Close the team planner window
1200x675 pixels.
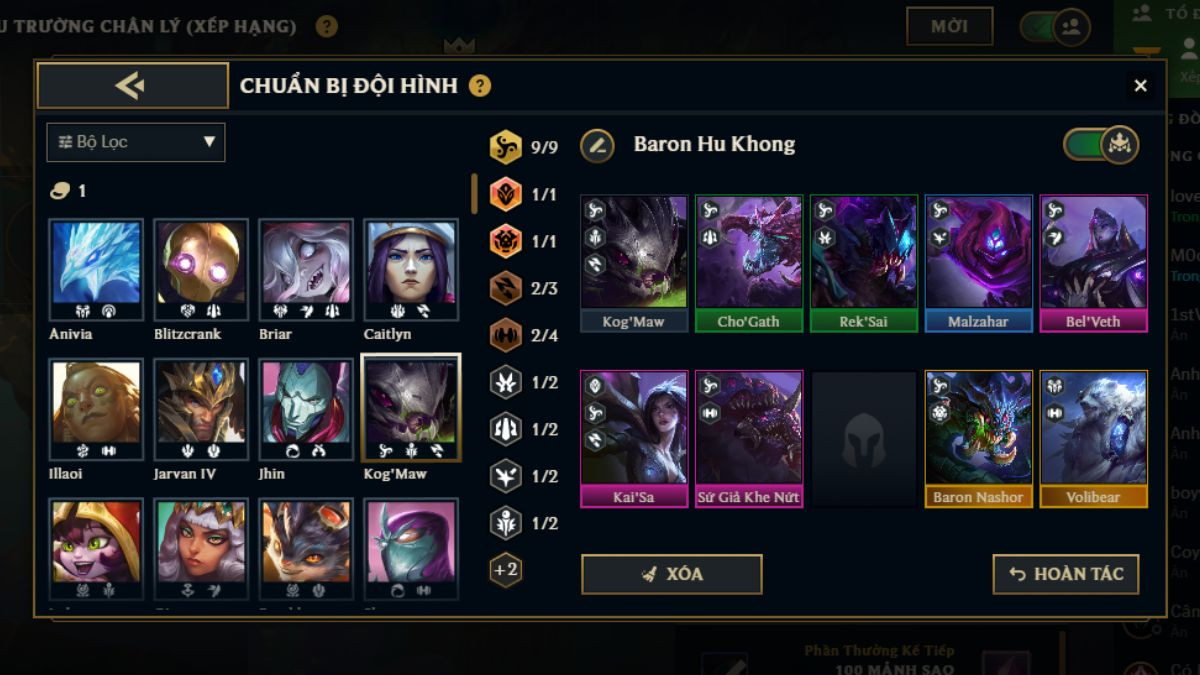tap(1140, 86)
